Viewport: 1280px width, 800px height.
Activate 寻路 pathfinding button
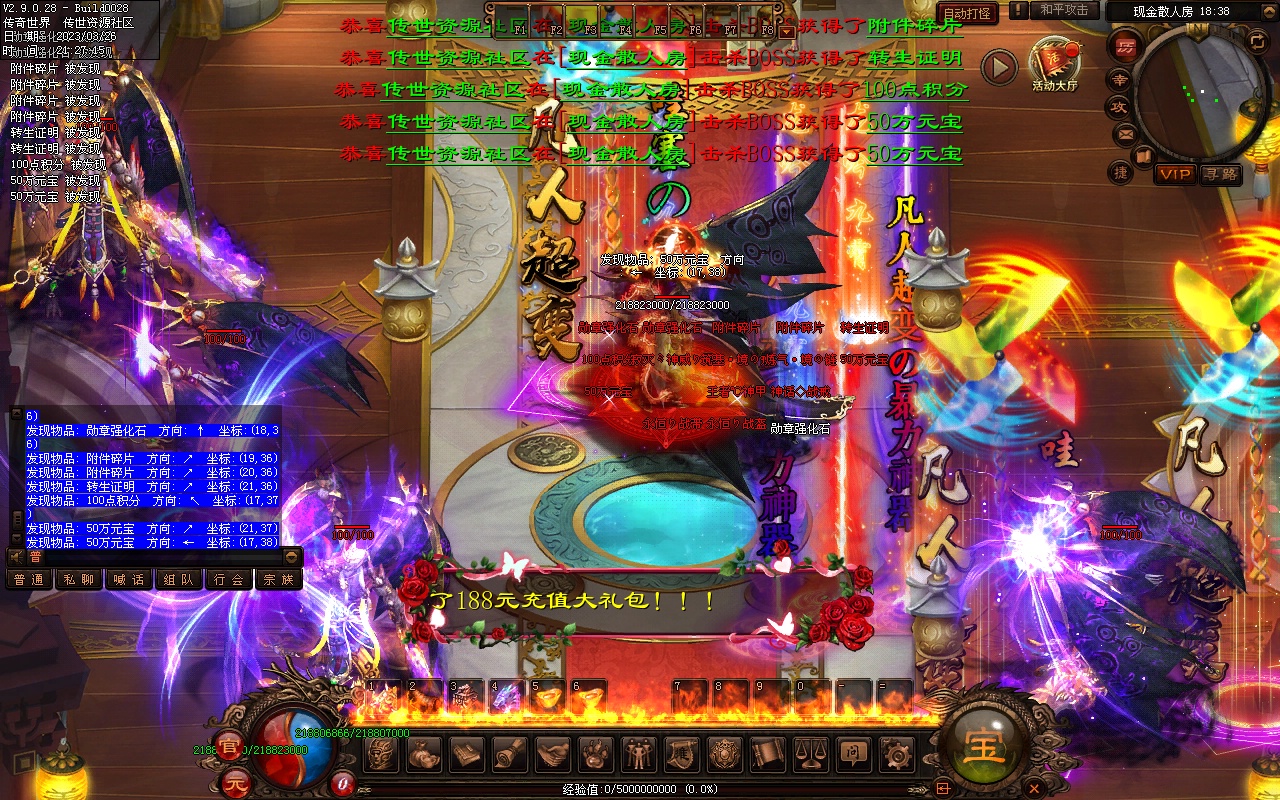click(x=1220, y=174)
